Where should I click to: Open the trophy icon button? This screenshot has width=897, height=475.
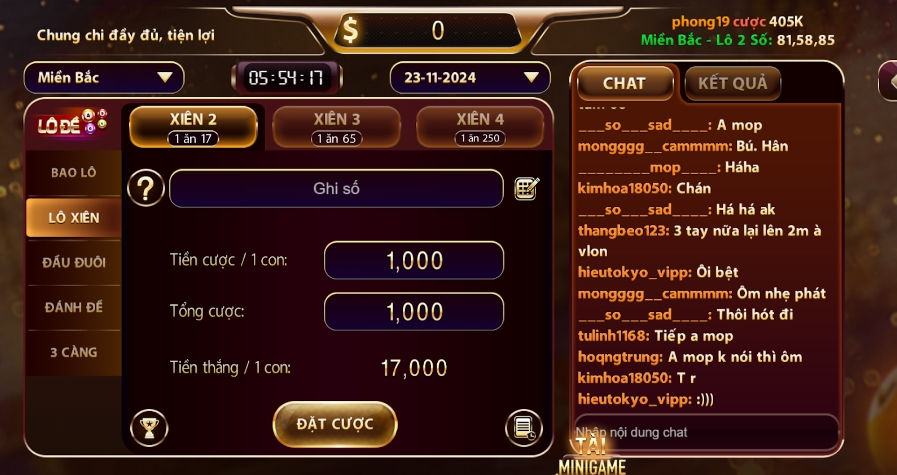(x=149, y=428)
